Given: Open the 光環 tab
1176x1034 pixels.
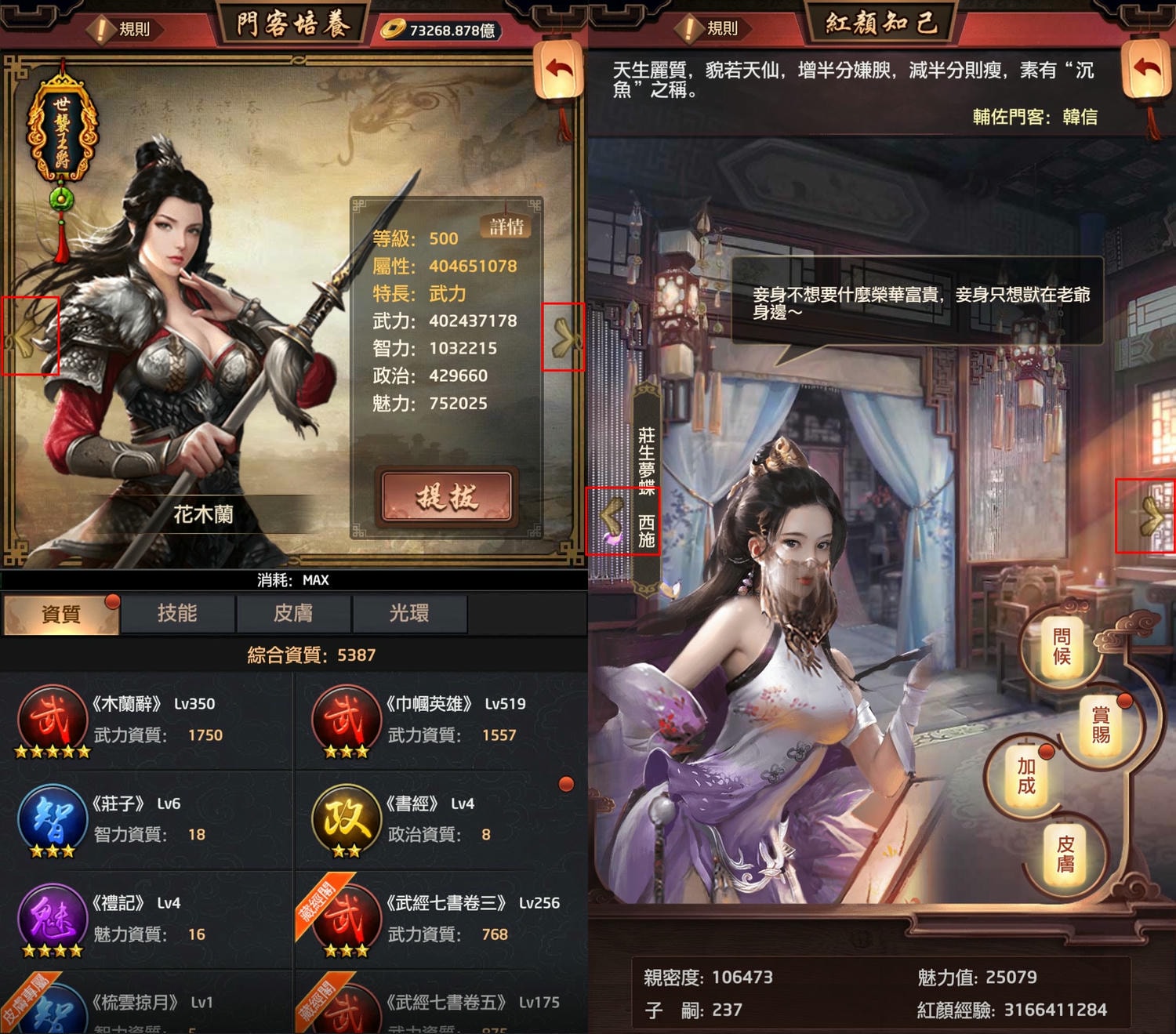Looking at the screenshot, I should coord(409,614).
